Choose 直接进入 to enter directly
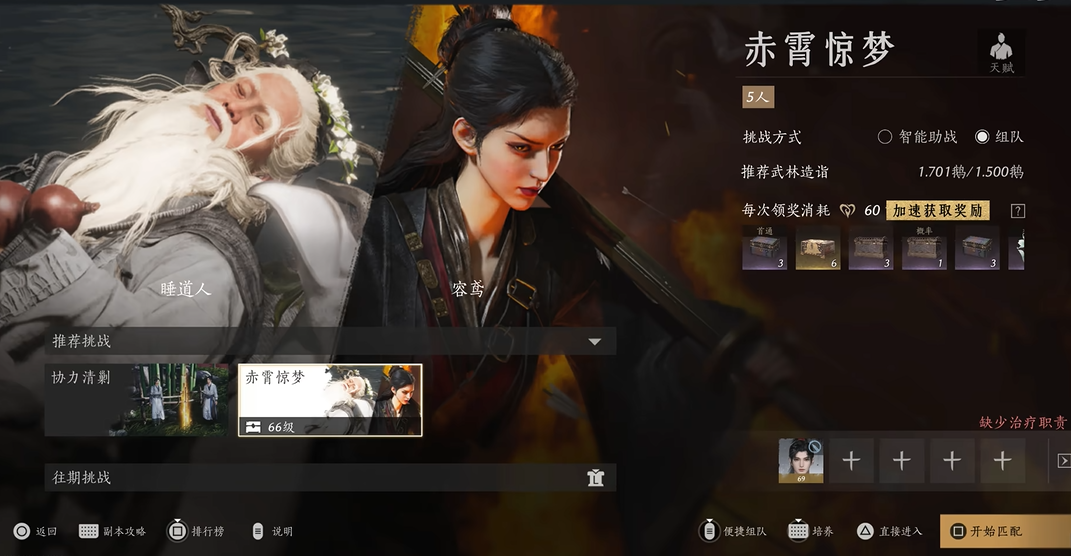 pos(889,531)
